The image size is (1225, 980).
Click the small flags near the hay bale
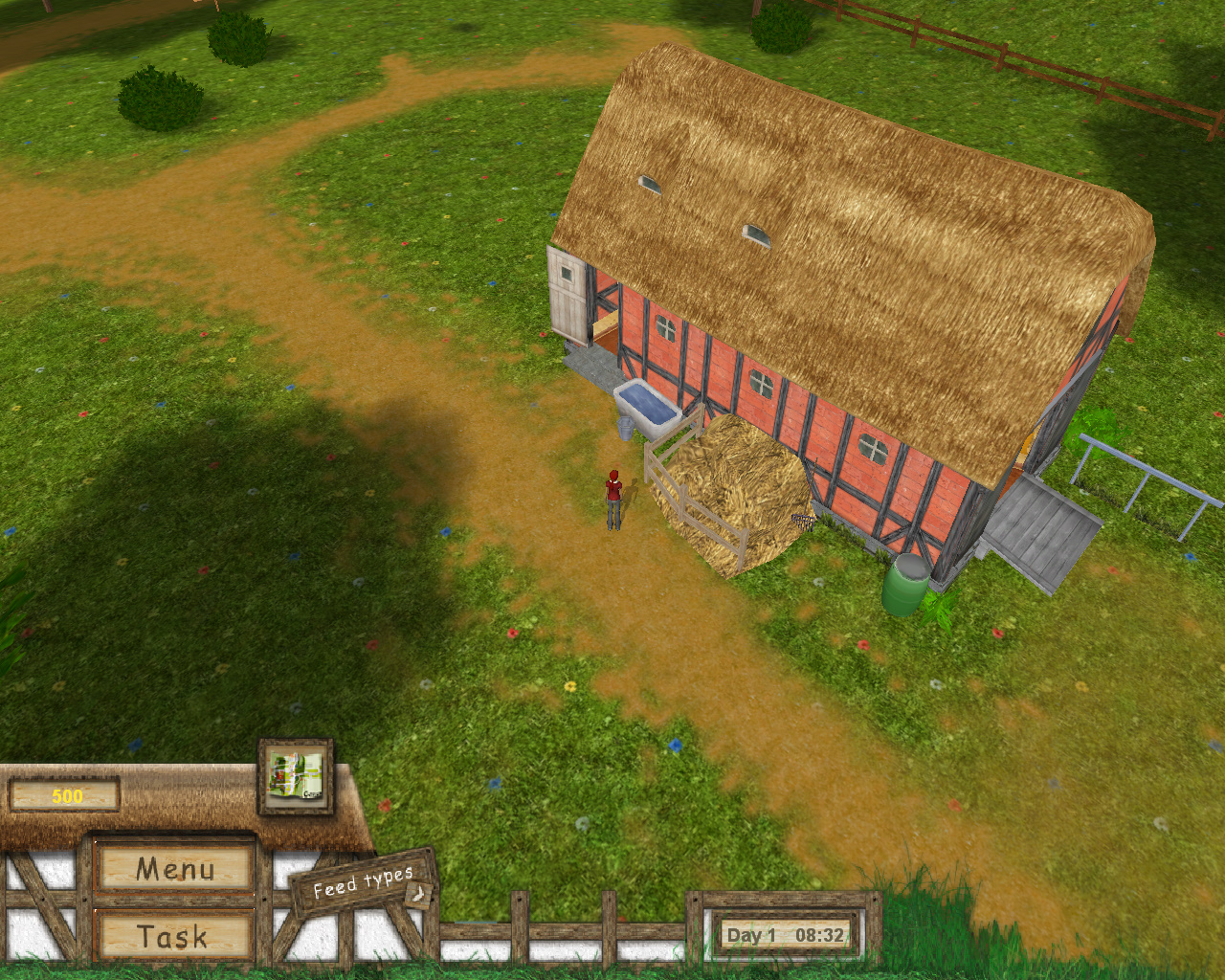pyautogui.click(x=802, y=522)
